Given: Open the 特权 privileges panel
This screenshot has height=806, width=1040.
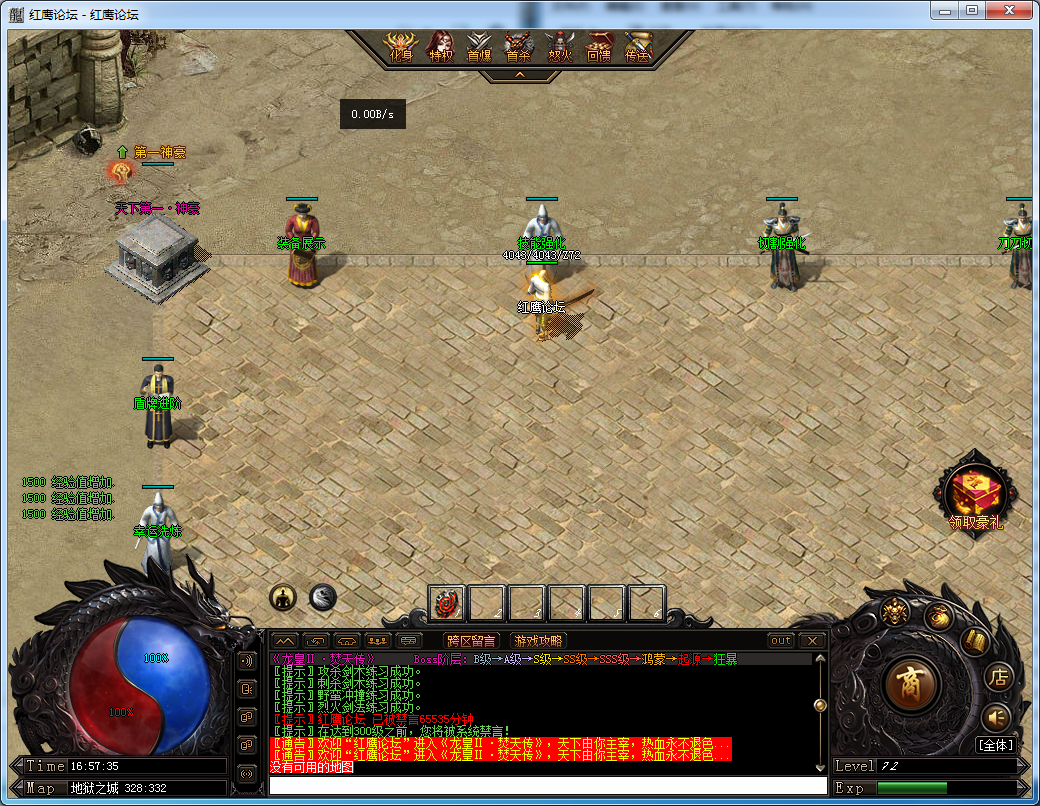Looking at the screenshot, I should pyautogui.click(x=440, y=47).
